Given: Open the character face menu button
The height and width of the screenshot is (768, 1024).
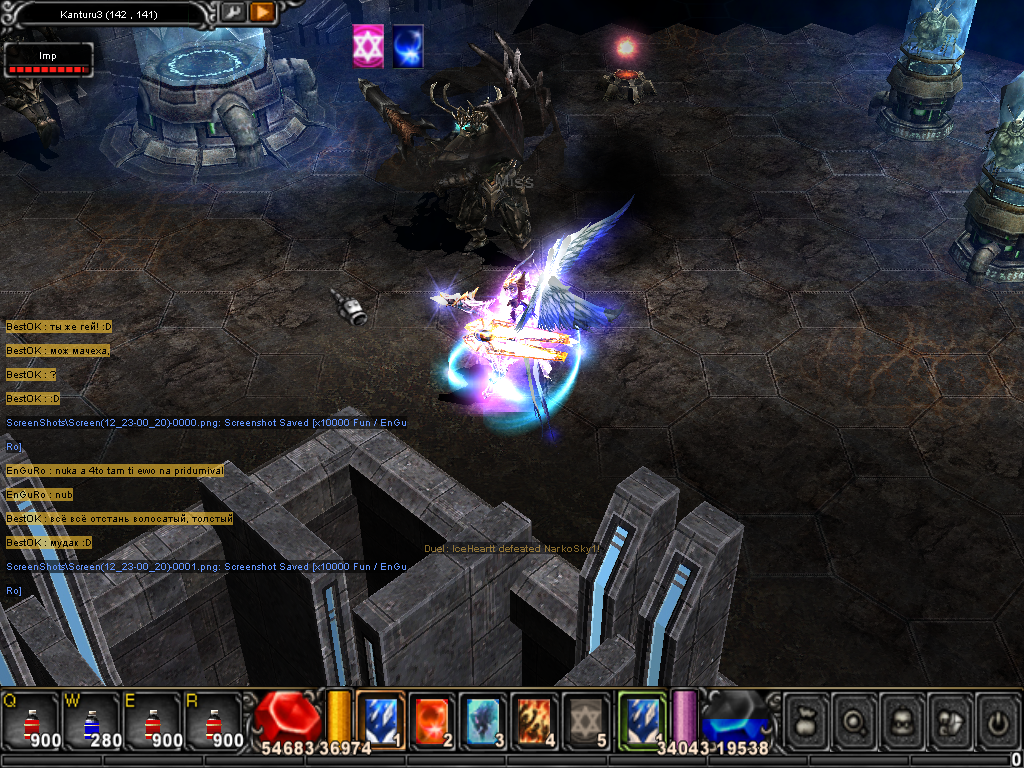Looking at the screenshot, I should 904,720.
